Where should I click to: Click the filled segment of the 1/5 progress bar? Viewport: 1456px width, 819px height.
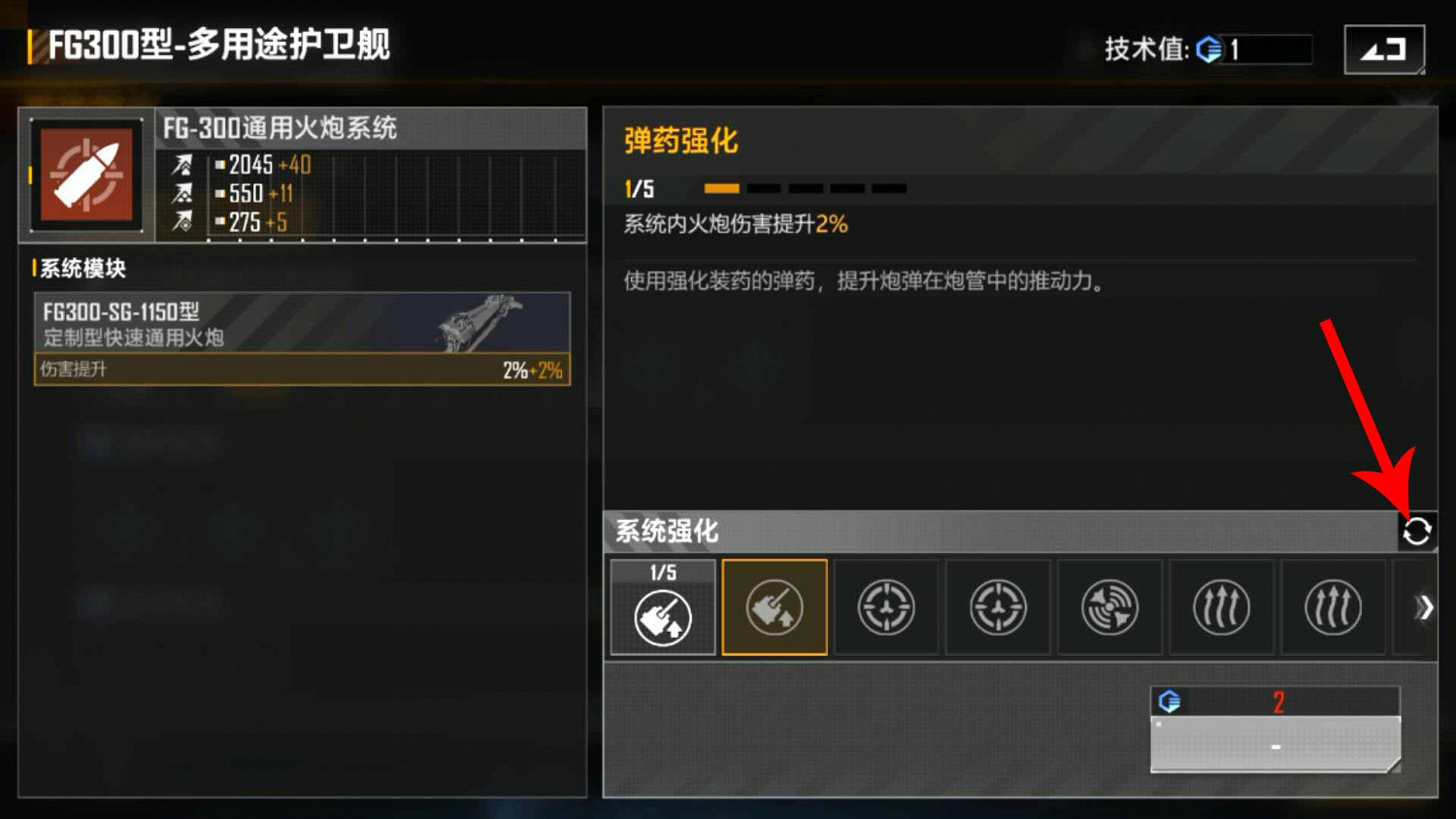723,187
